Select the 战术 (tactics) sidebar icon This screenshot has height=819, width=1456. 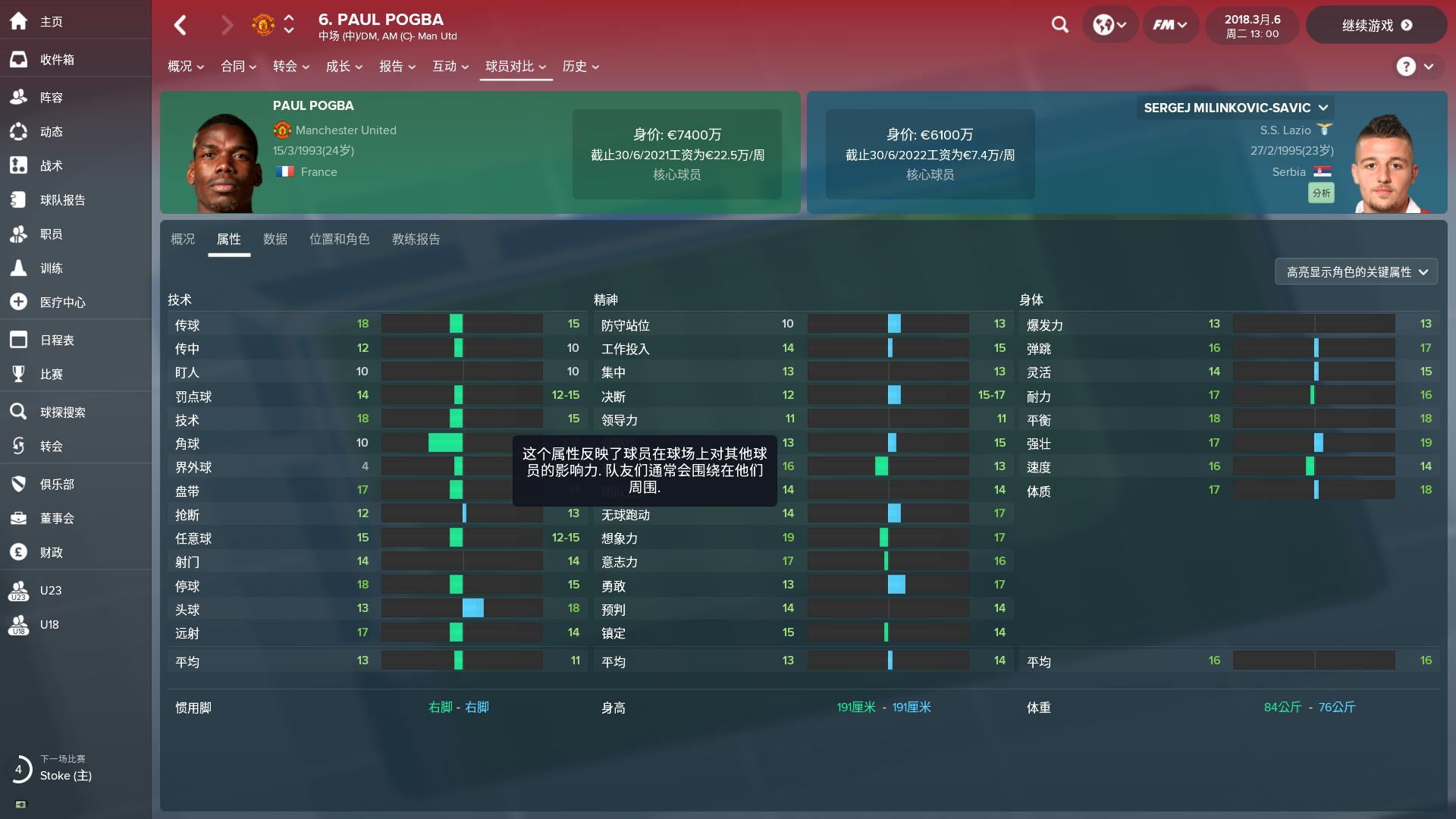[51, 165]
